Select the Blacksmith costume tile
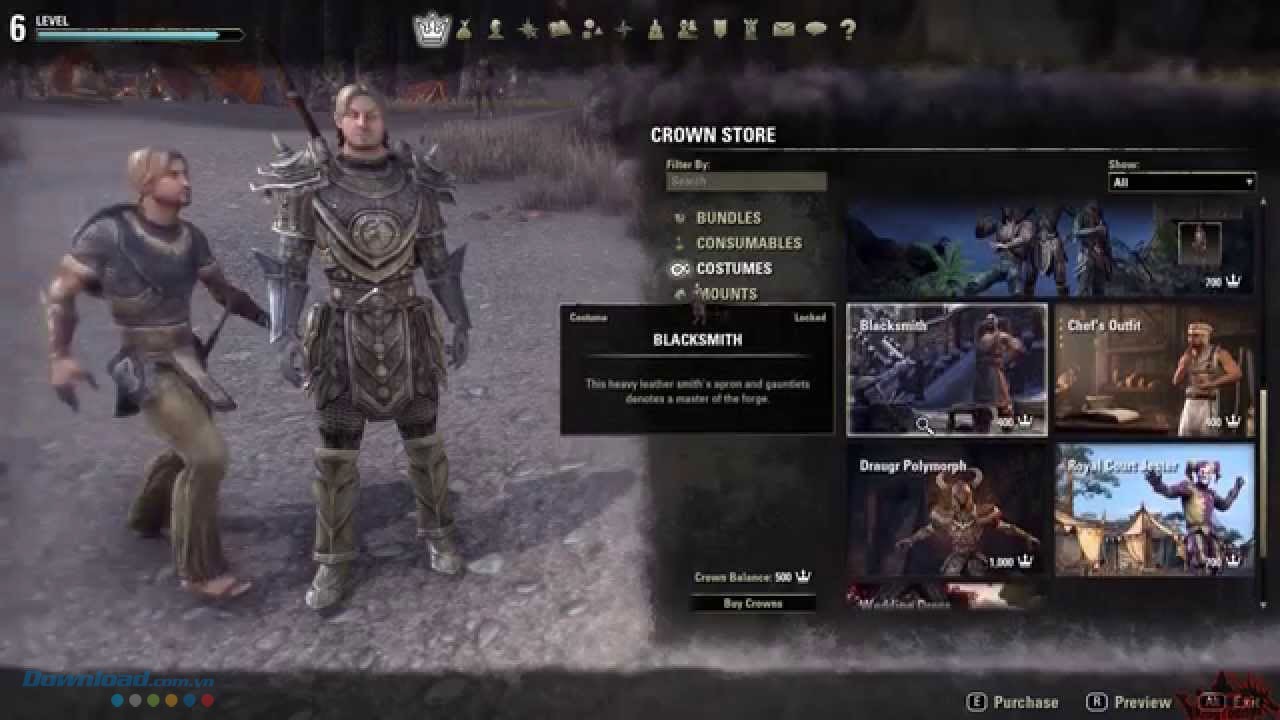 947,370
